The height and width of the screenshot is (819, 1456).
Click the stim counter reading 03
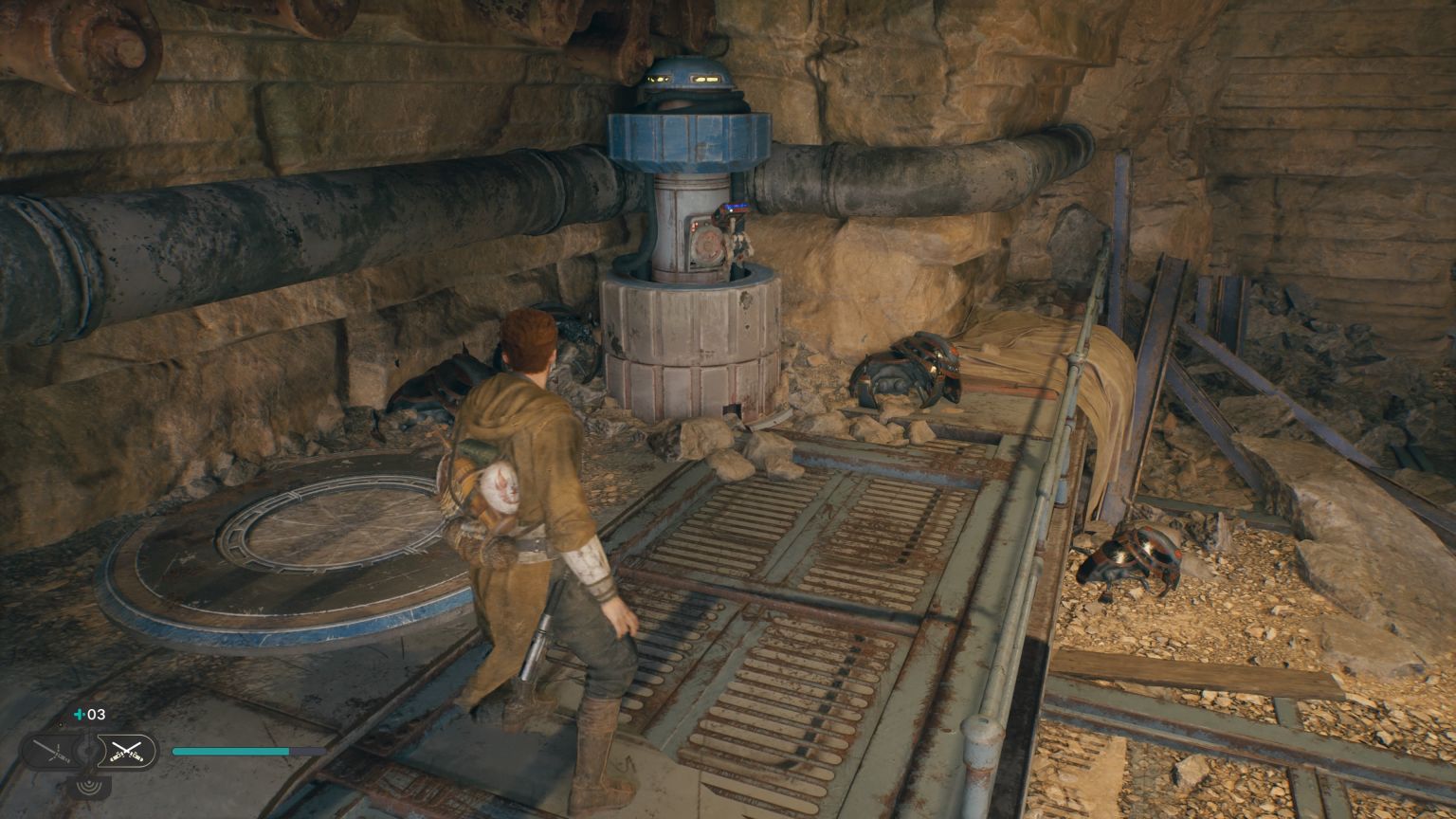coord(95,714)
